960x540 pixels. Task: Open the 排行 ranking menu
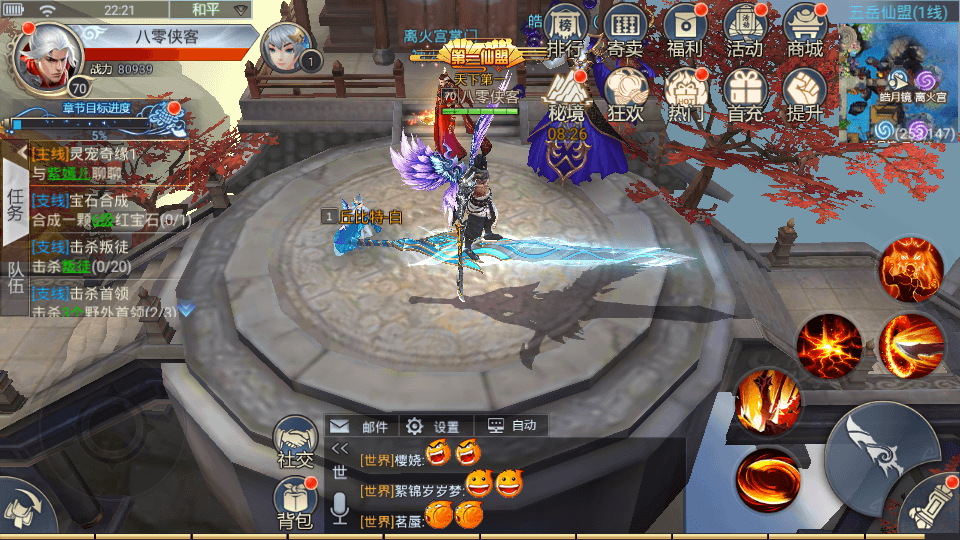tap(565, 32)
